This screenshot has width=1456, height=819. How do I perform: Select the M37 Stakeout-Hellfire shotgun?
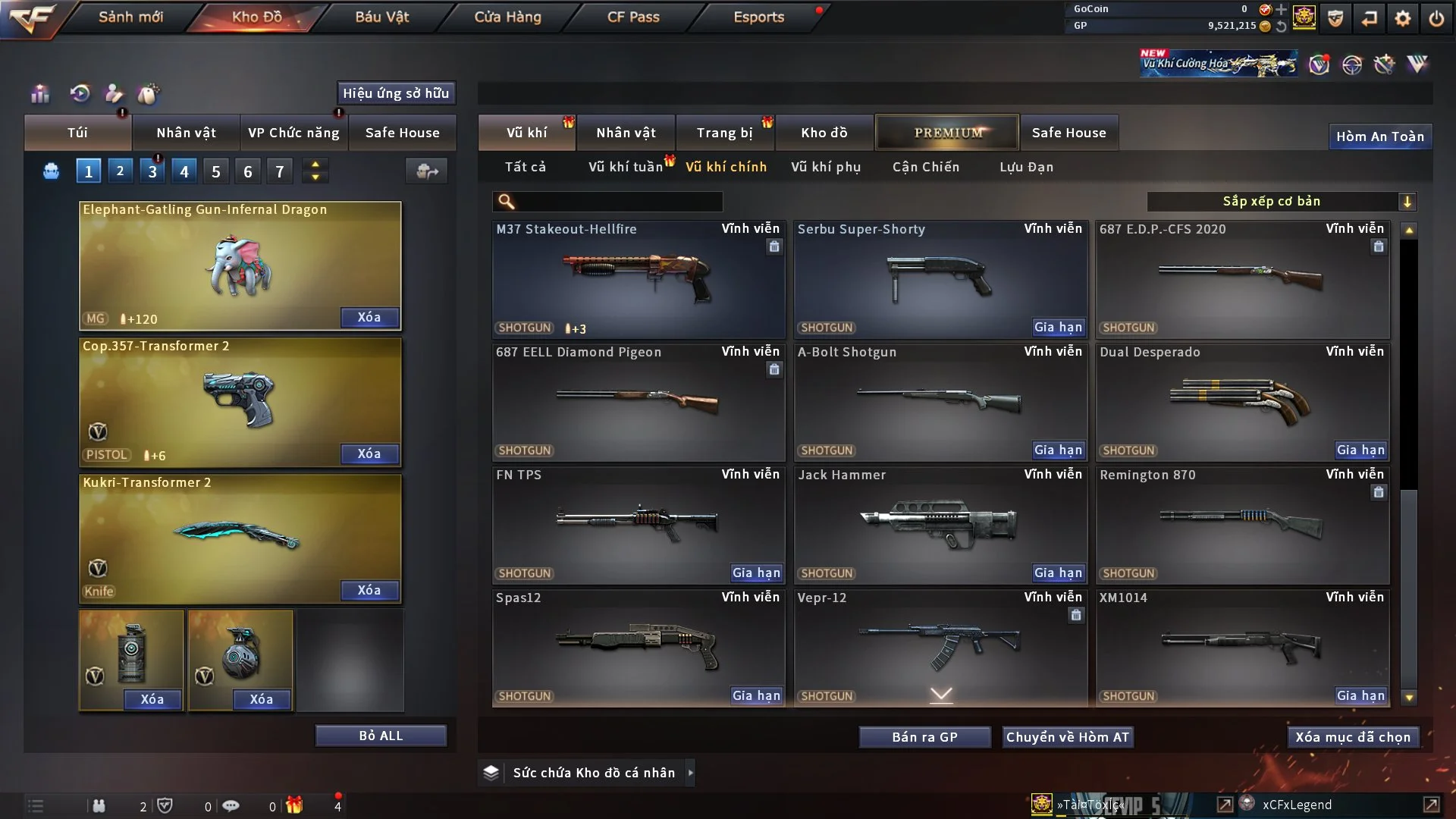pyautogui.click(x=638, y=279)
